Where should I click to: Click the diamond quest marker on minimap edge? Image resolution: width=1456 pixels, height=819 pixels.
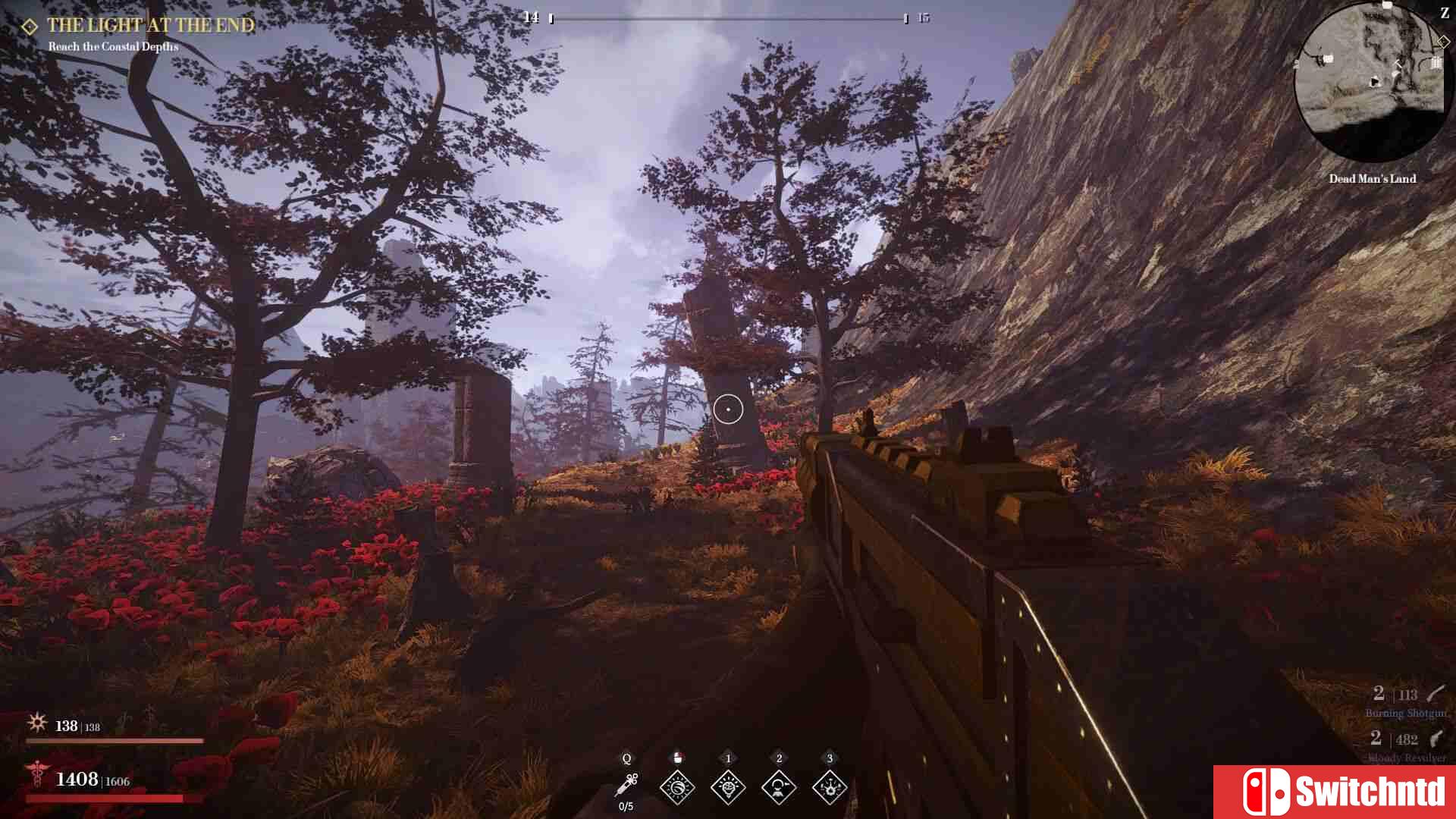coord(1442,42)
